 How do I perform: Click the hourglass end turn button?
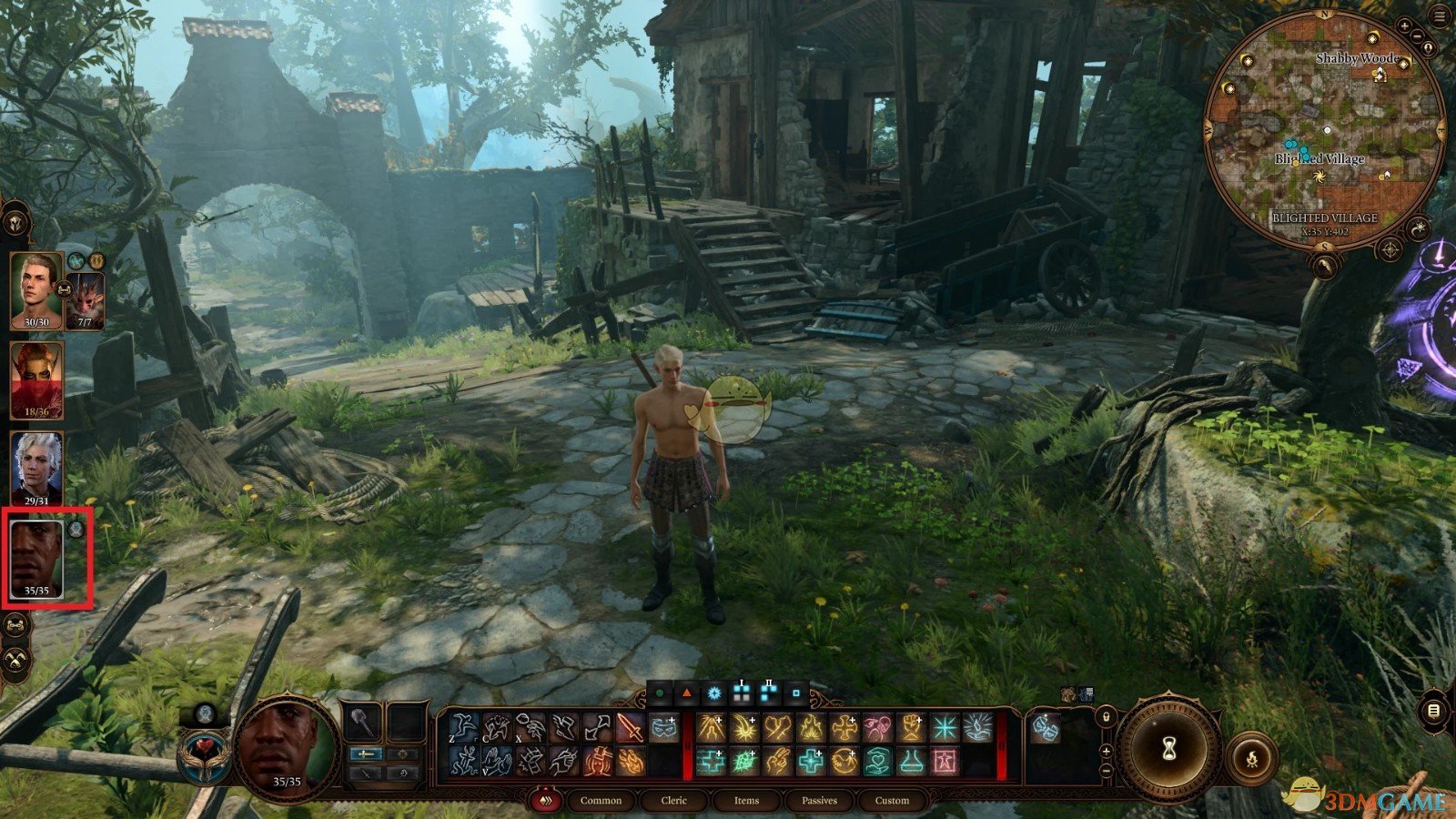tap(1168, 748)
